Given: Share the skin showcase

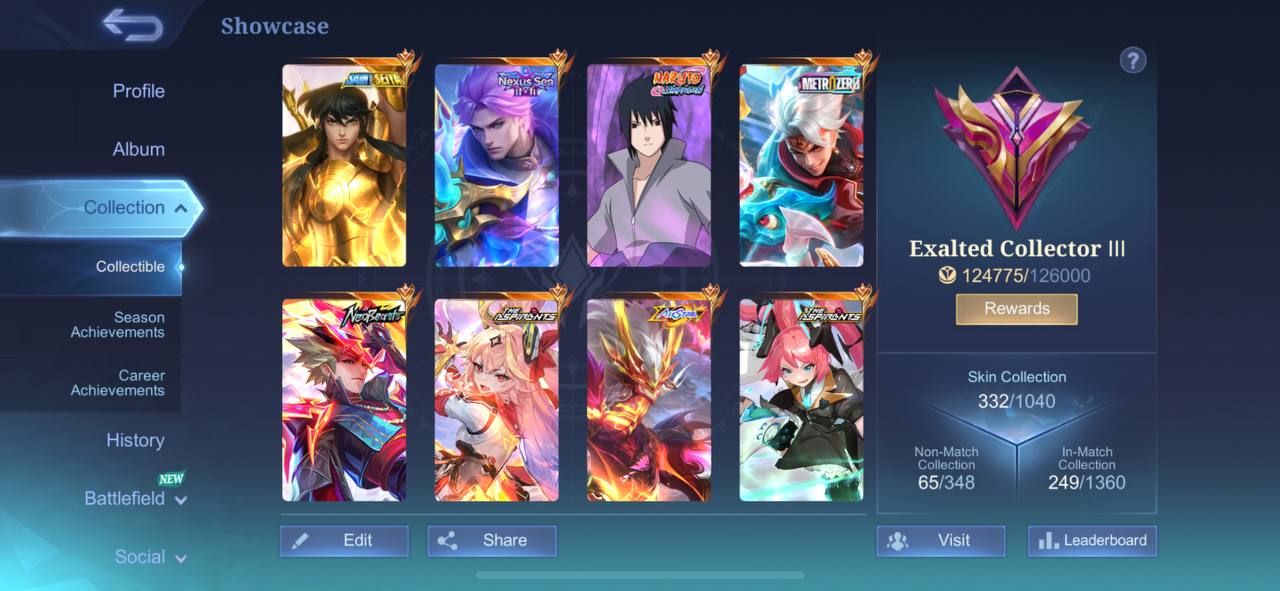Looking at the screenshot, I should [491, 541].
